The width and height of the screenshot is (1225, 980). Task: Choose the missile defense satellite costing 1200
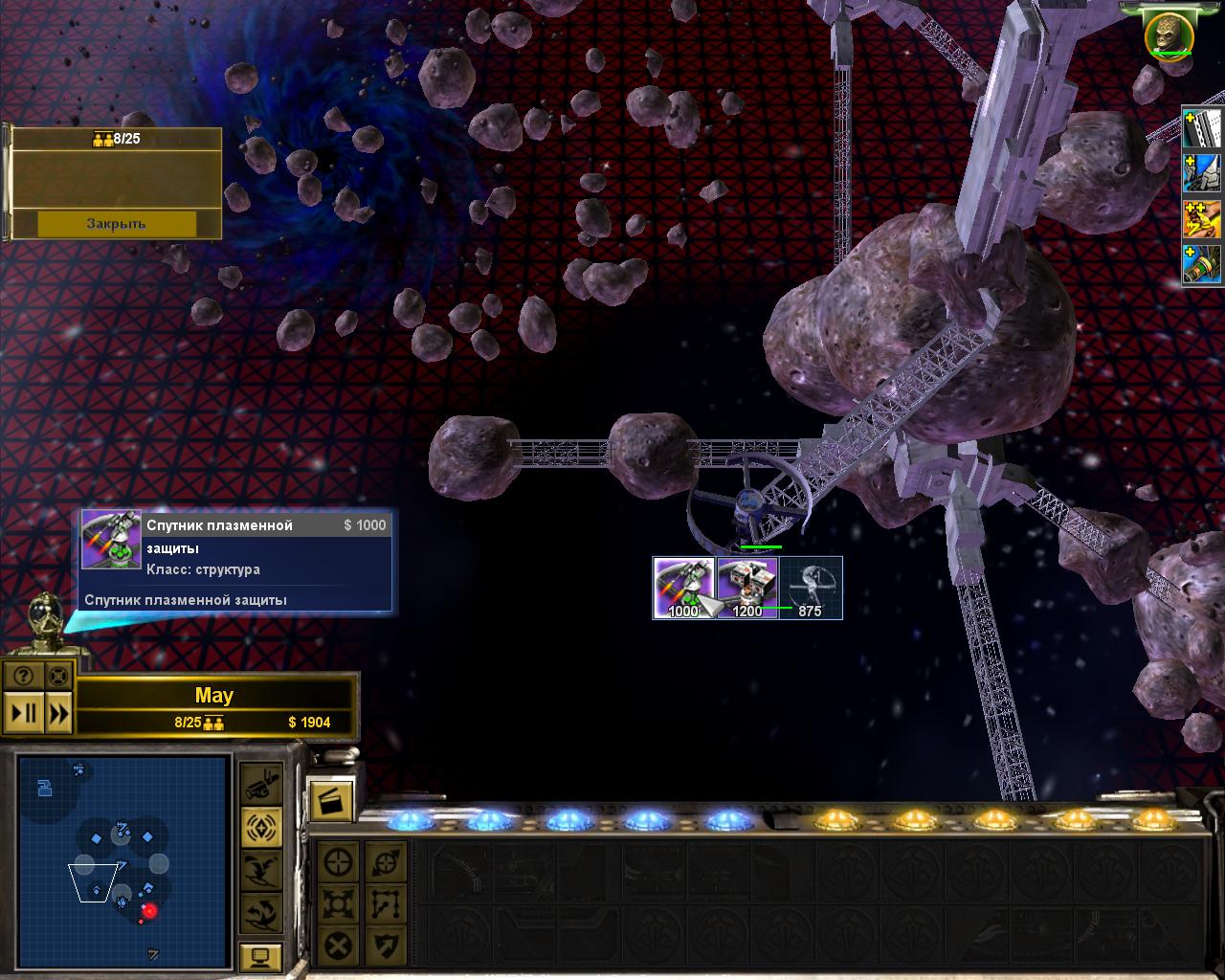tap(747, 588)
